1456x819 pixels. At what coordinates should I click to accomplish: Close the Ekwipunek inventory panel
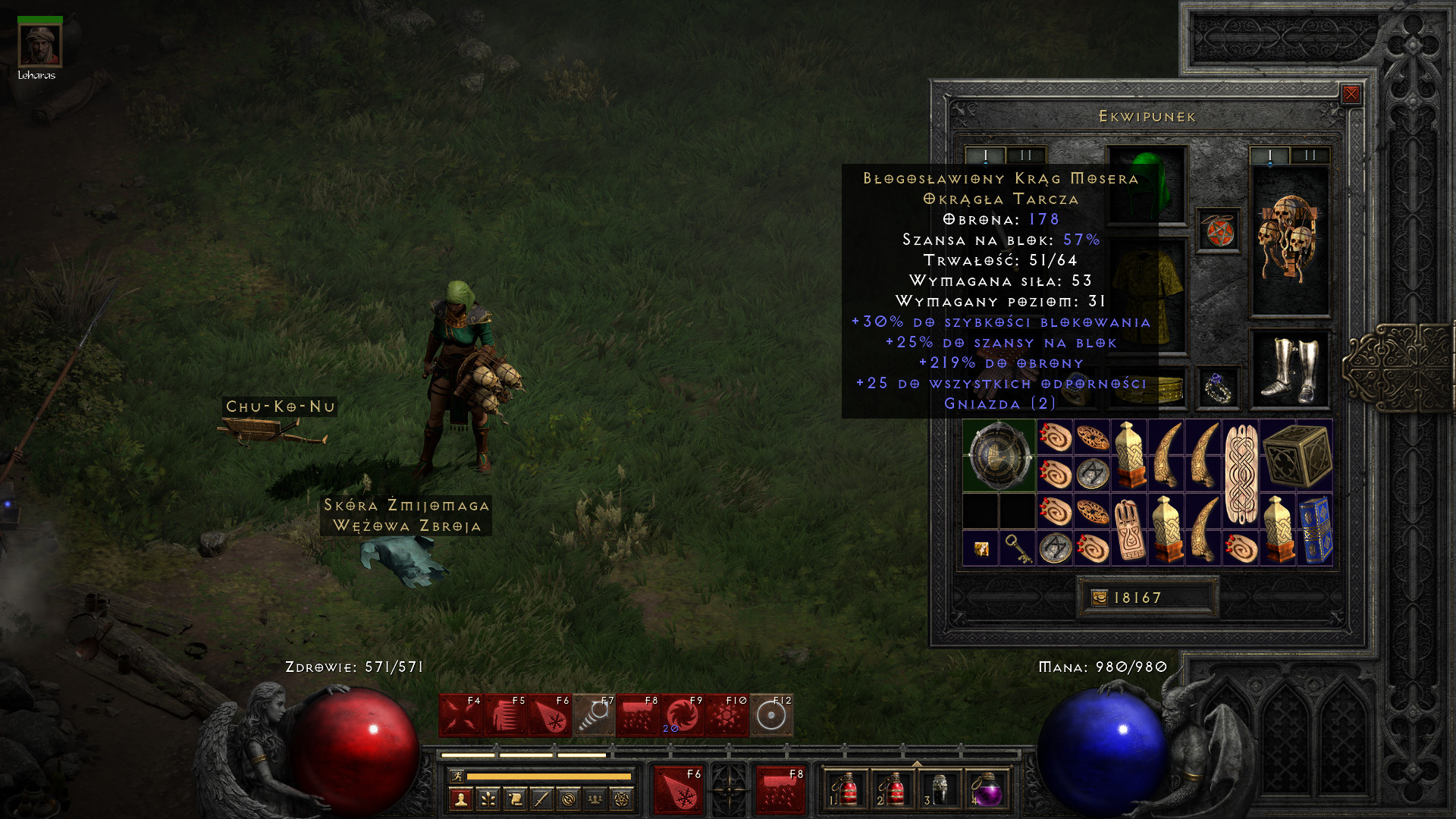(x=1351, y=94)
